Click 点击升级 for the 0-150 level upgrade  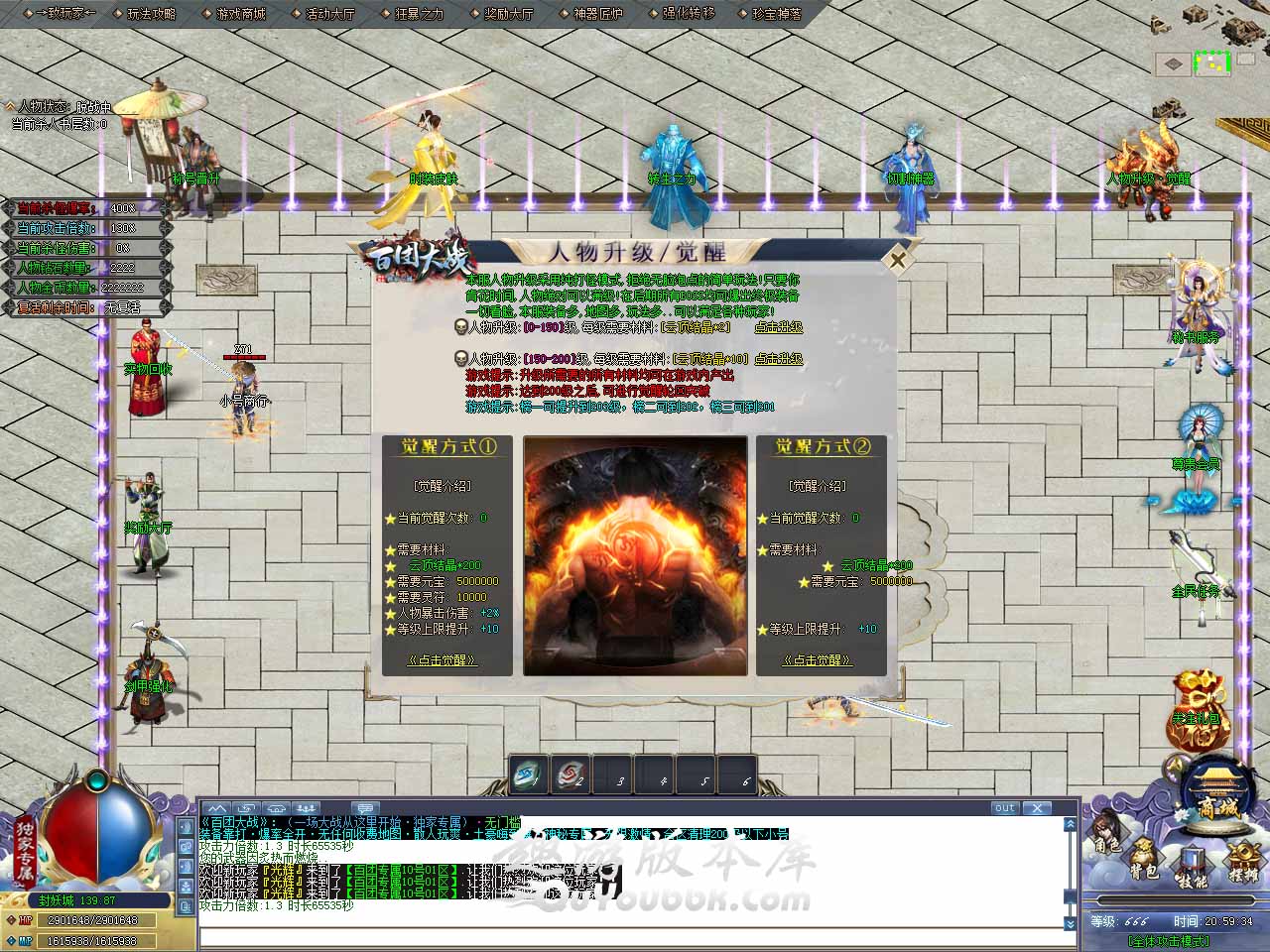click(778, 327)
